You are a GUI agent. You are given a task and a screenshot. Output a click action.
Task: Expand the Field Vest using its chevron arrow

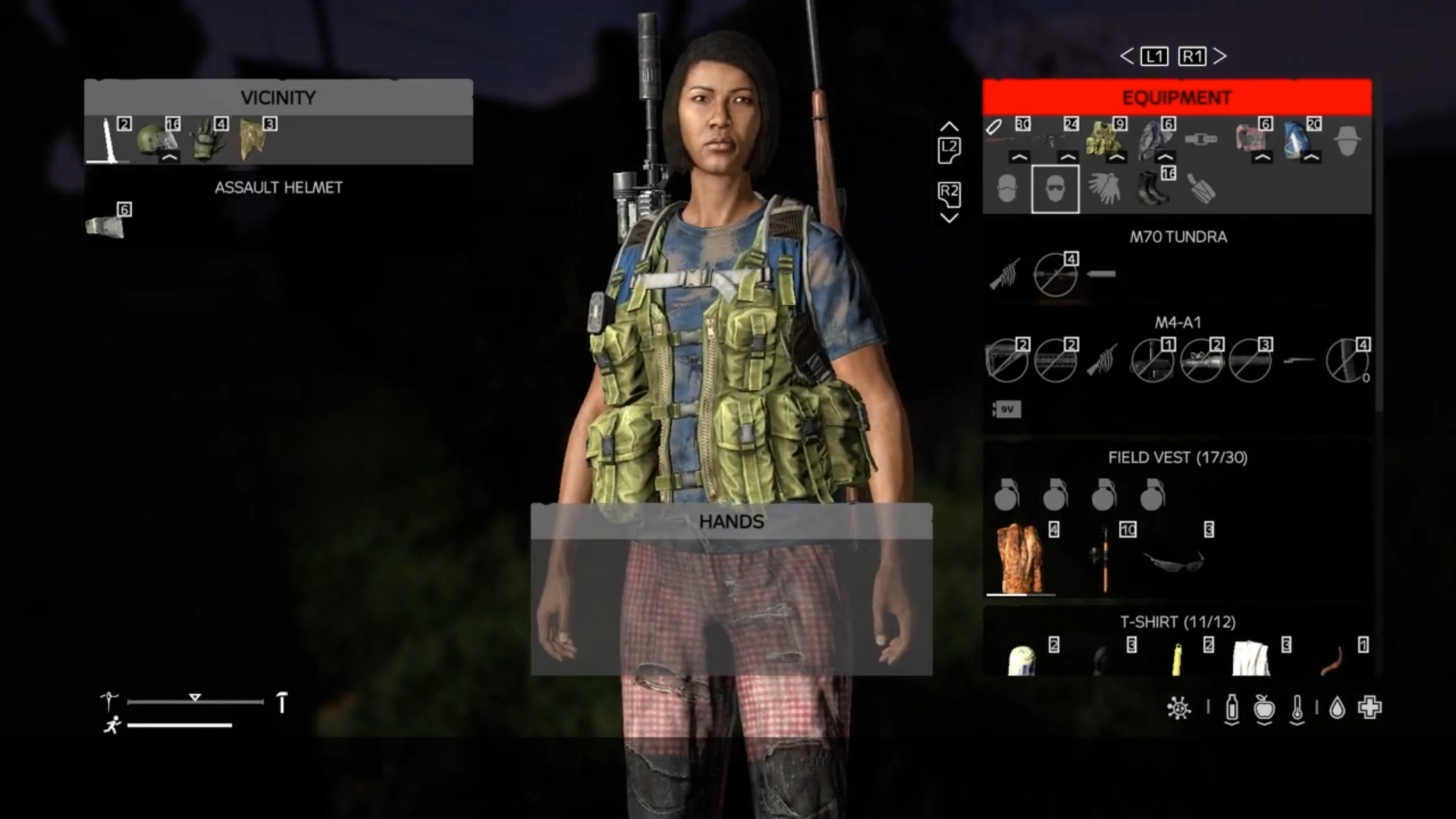1115,158
